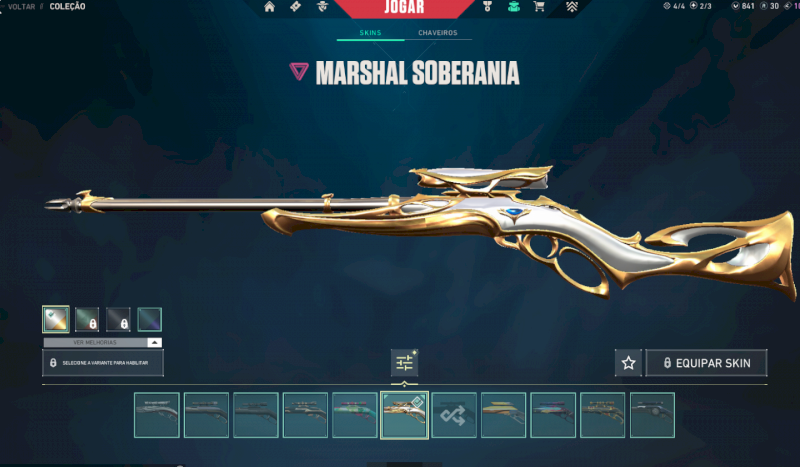Select the Skins tab

point(370,33)
